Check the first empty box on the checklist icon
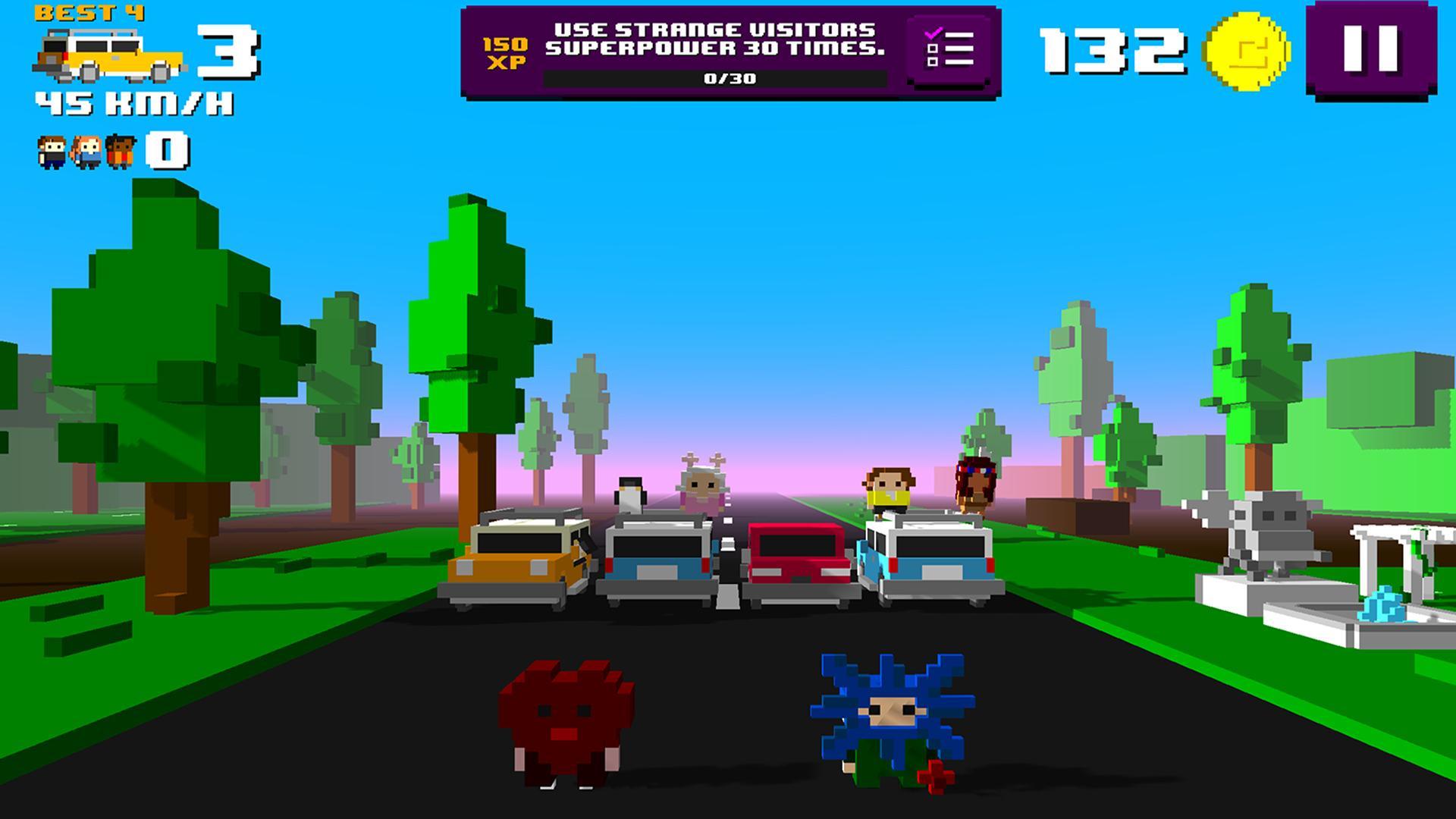This screenshot has height=819, width=1456. pos(933,49)
